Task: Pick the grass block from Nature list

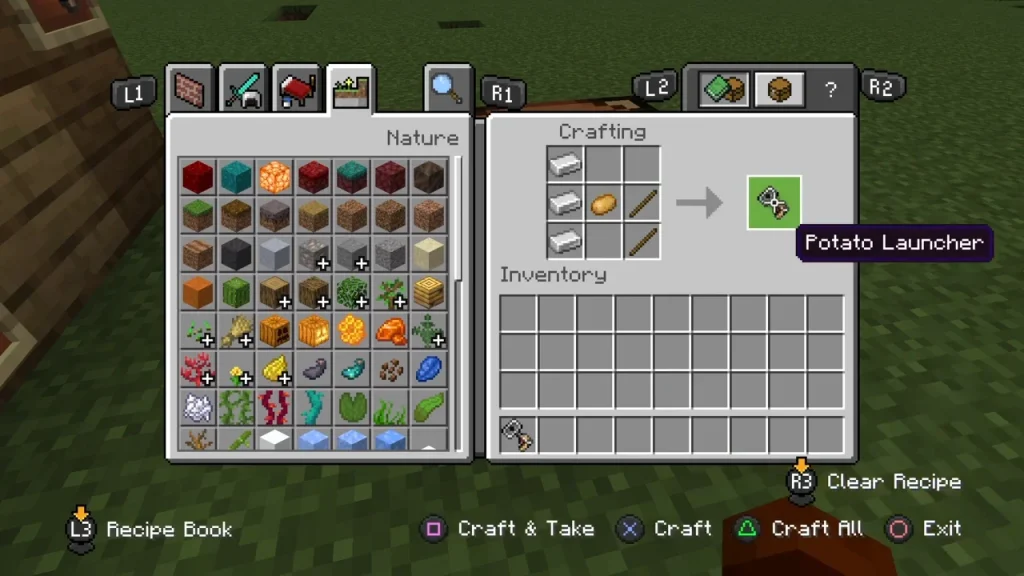Action: click(x=198, y=215)
